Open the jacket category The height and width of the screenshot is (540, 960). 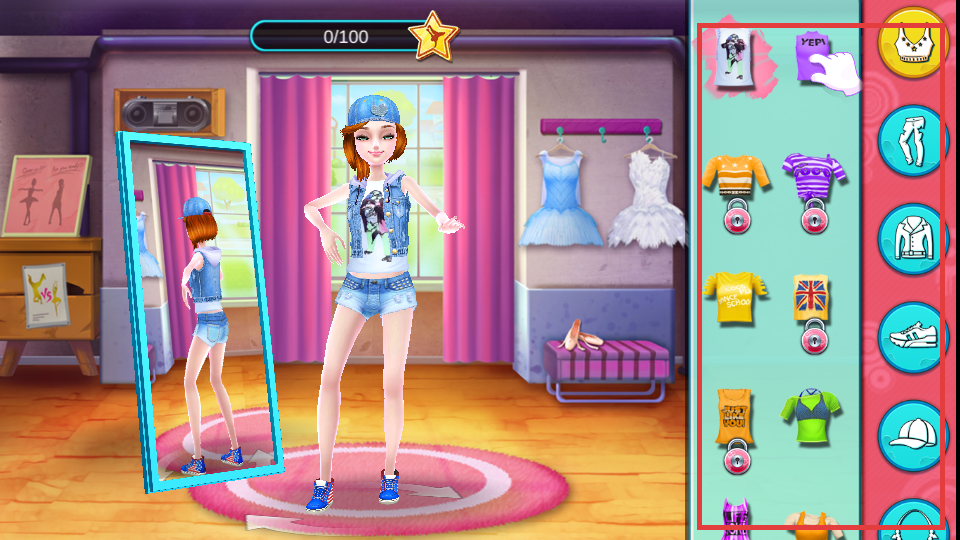tap(913, 239)
